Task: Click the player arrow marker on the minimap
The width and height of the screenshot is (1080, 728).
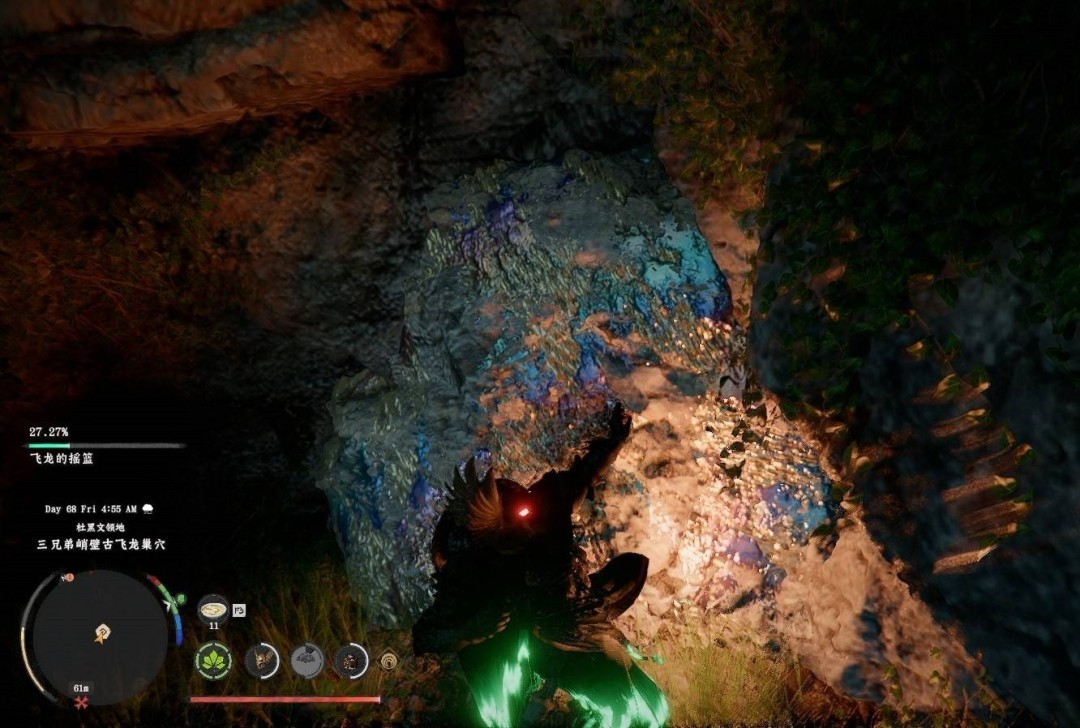Action: coord(102,632)
